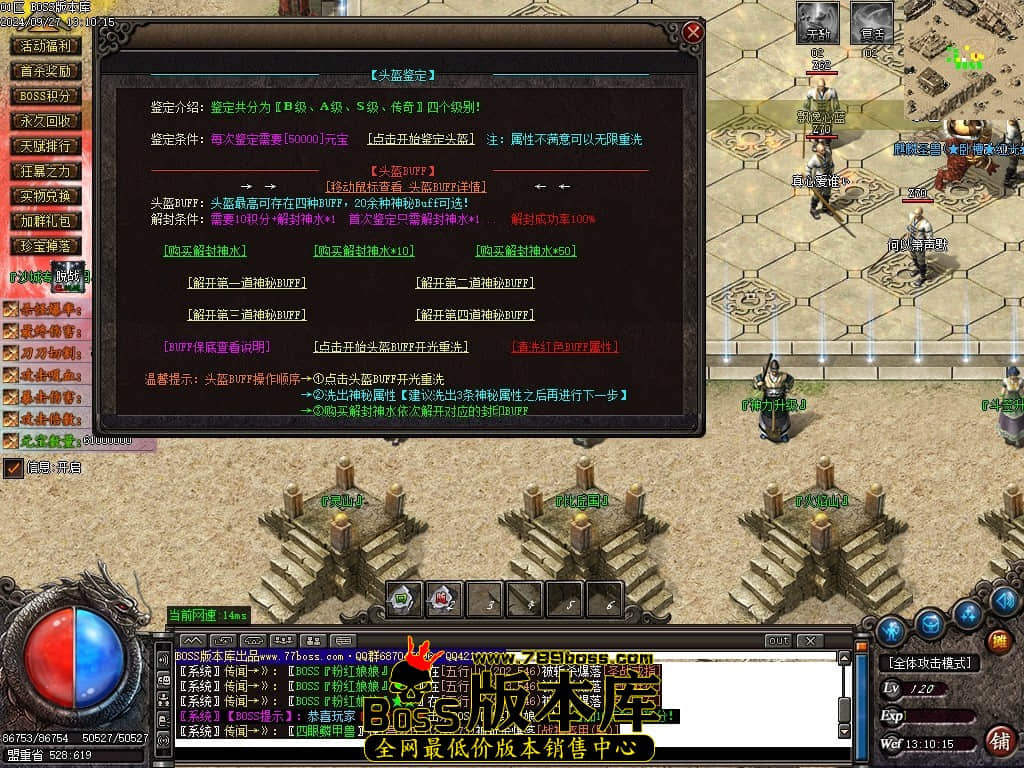Buy one 解封神水

pyautogui.click(x=204, y=251)
